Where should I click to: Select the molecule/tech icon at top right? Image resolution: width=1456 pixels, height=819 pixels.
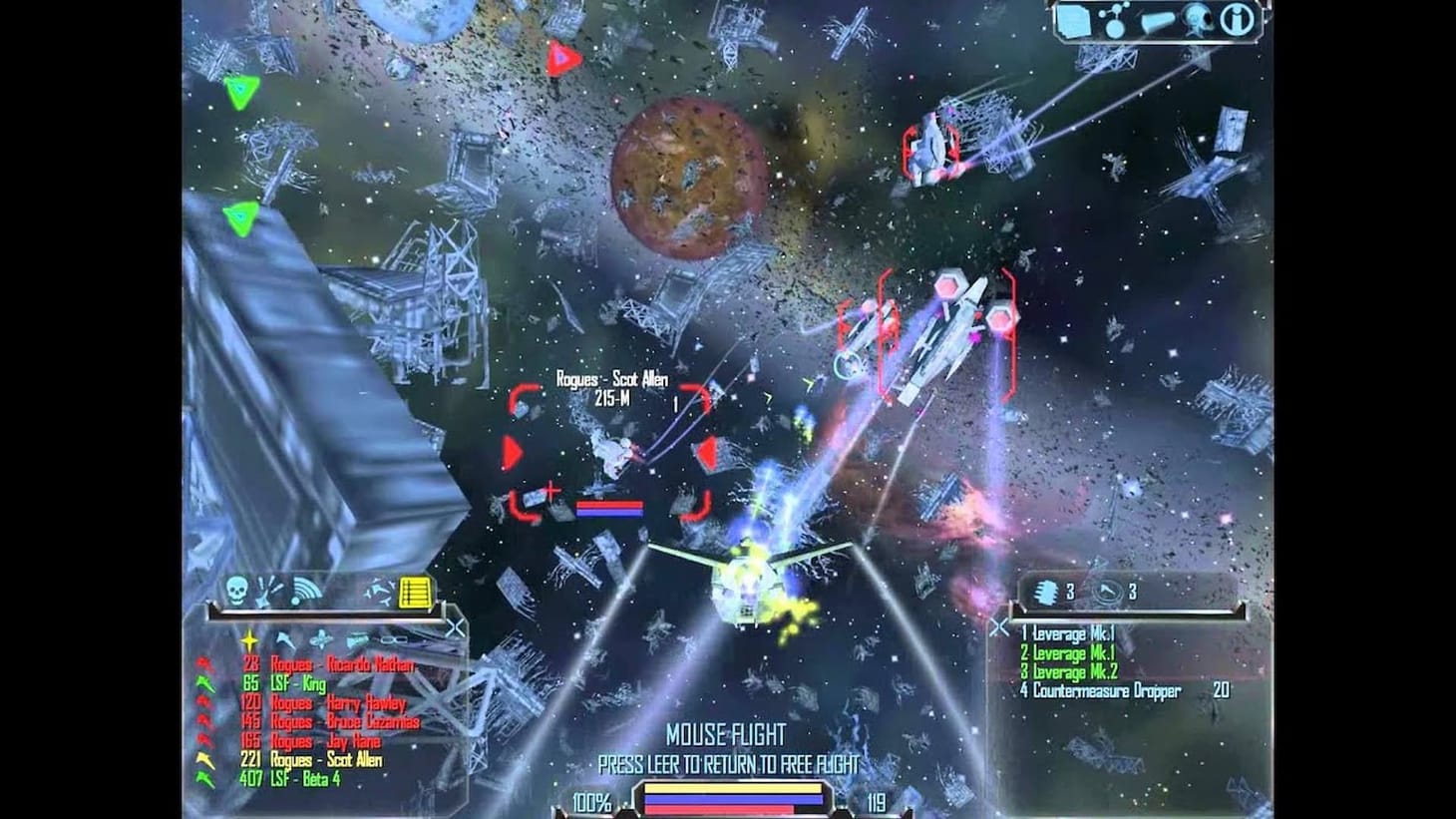tap(1114, 20)
